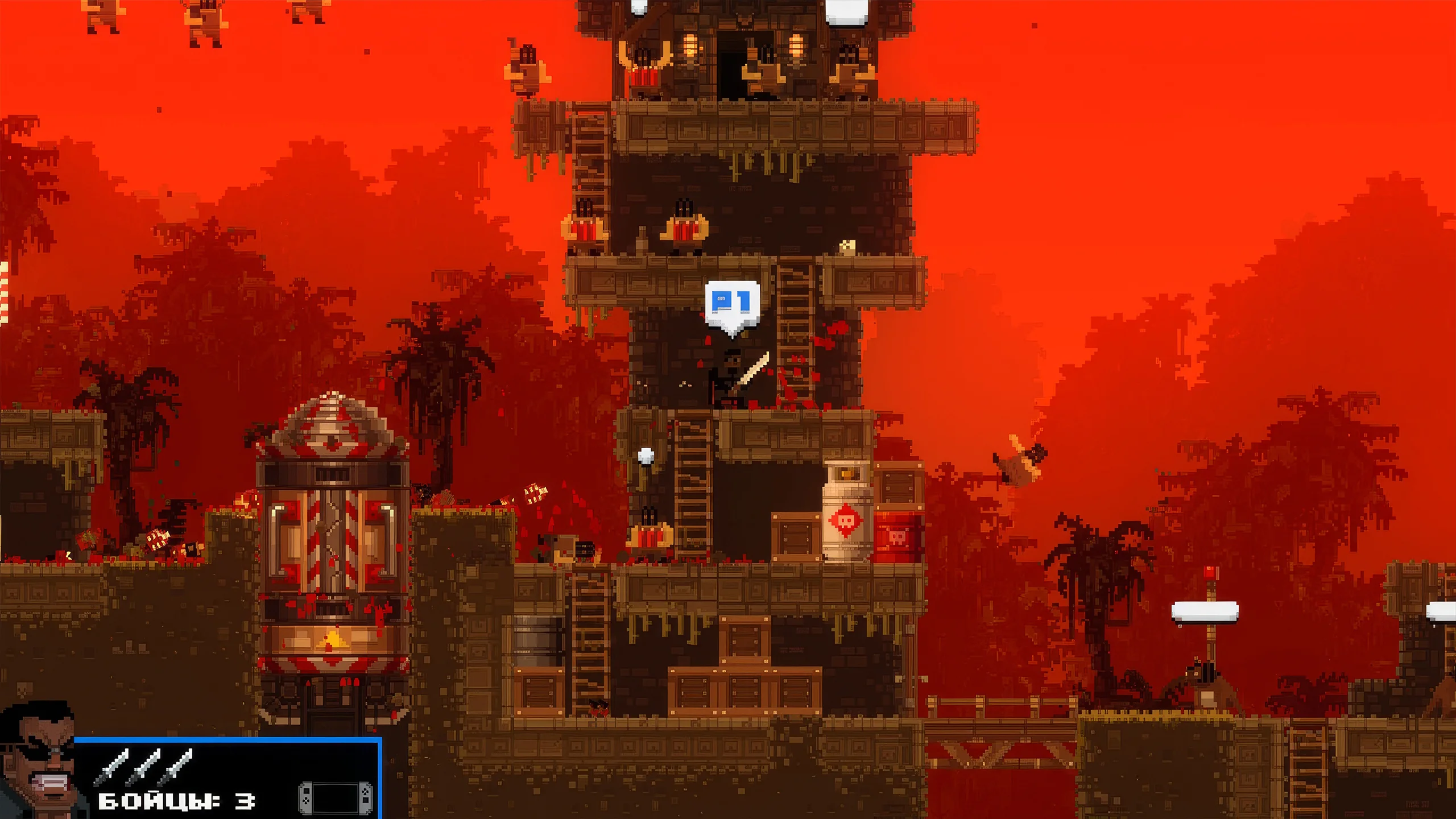This screenshot has height=819, width=1456.
Task: Click the blue P1 player marker bubble
Action: pyautogui.click(x=732, y=304)
